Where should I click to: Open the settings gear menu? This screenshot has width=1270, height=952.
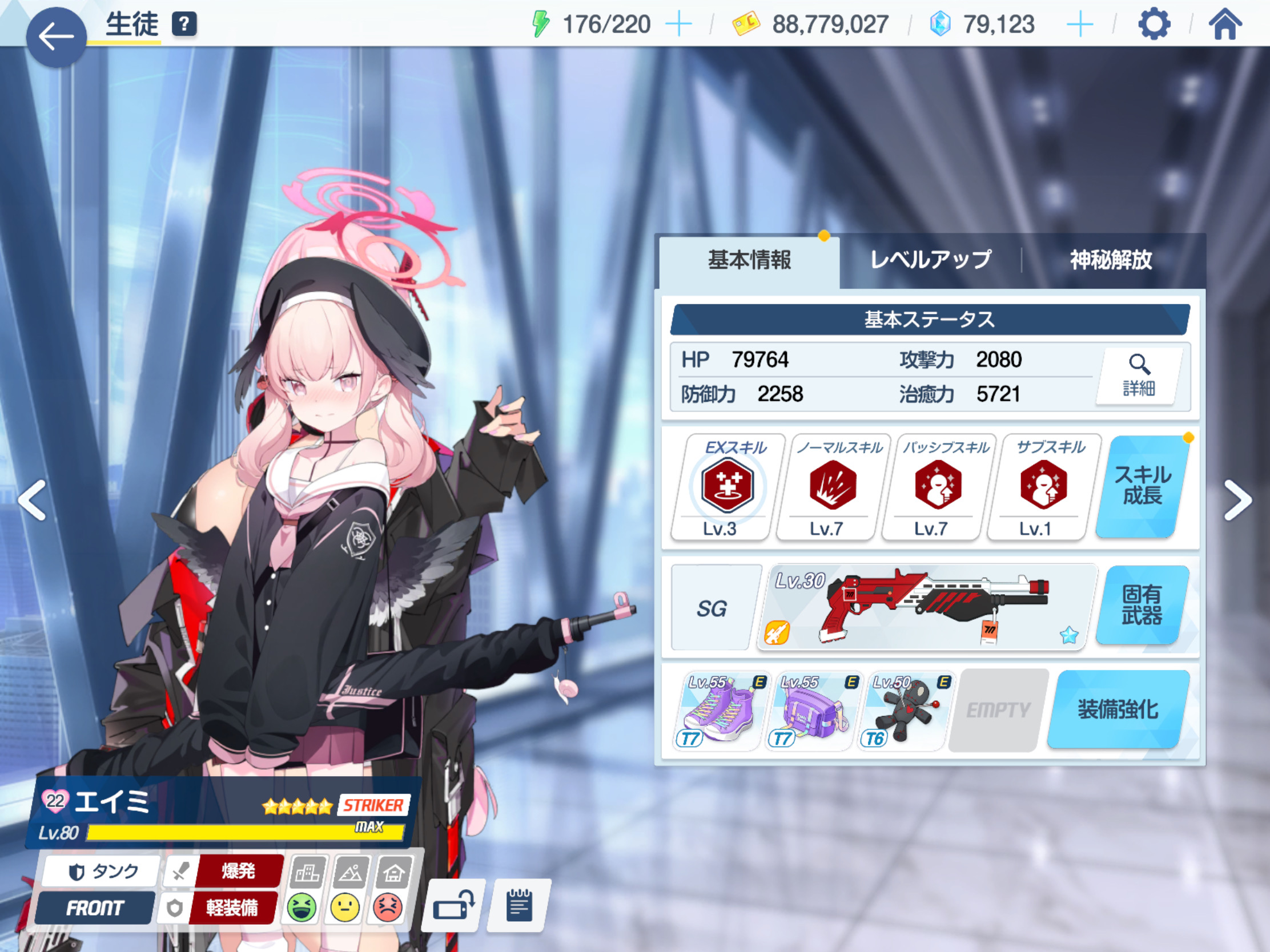pyautogui.click(x=1154, y=25)
